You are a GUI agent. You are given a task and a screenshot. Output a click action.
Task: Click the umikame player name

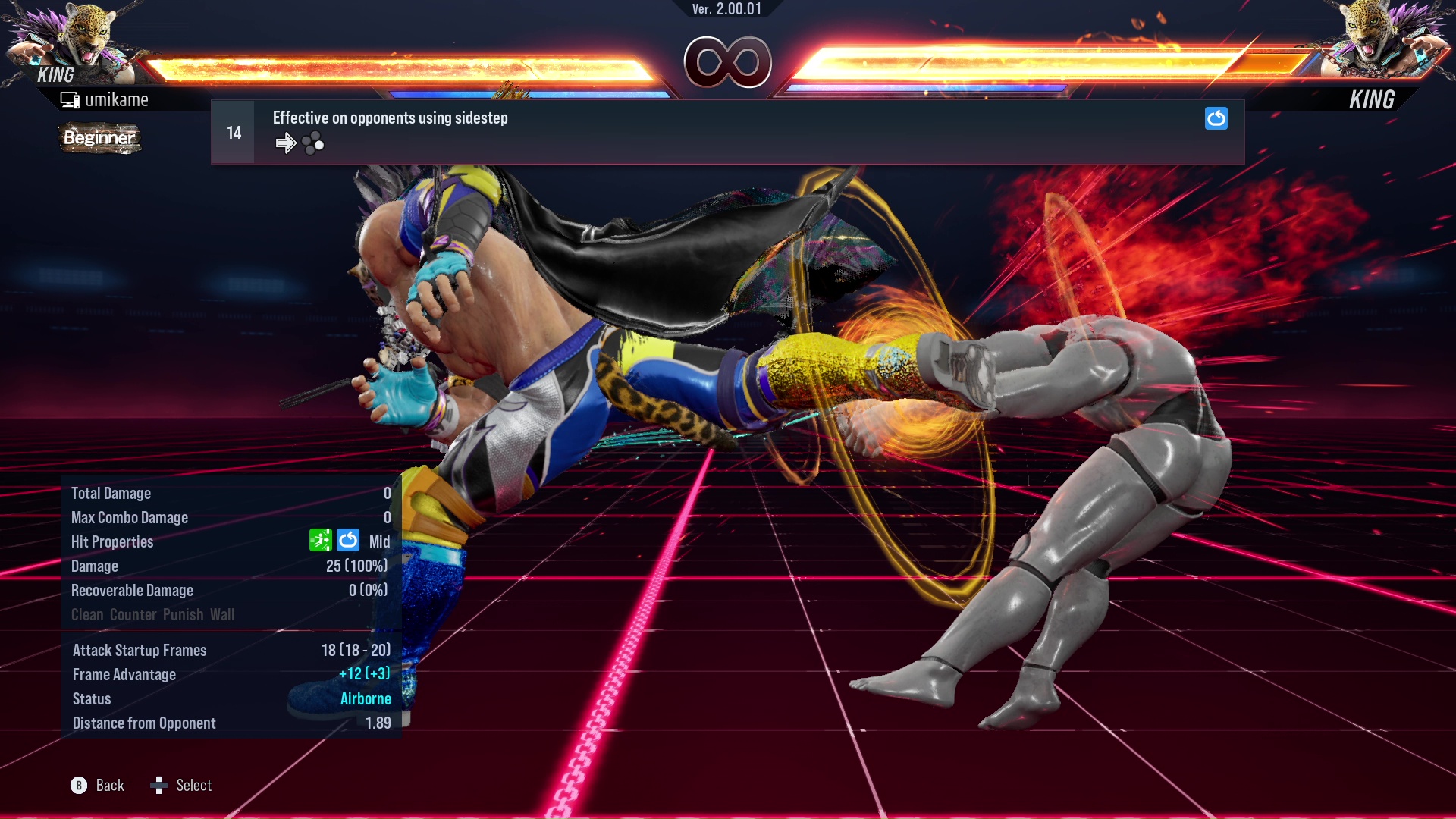(x=118, y=99)
